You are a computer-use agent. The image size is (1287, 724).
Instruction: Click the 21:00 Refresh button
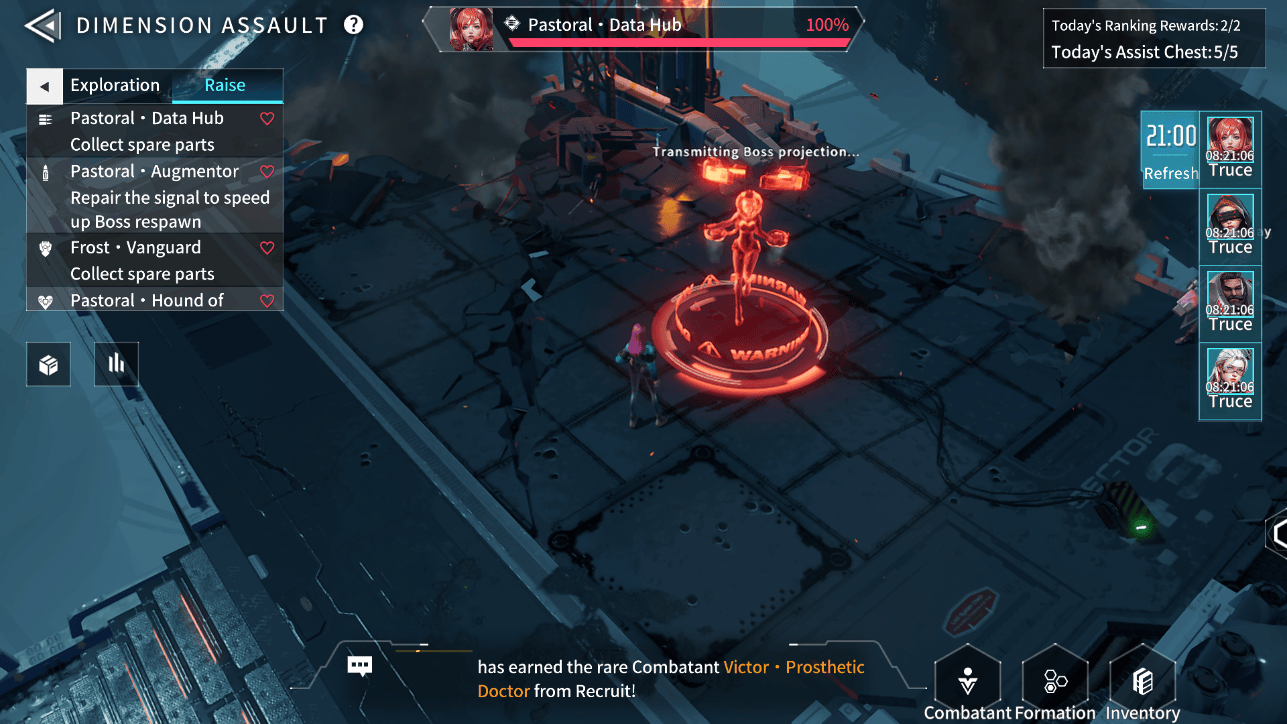click(1170, 150)
